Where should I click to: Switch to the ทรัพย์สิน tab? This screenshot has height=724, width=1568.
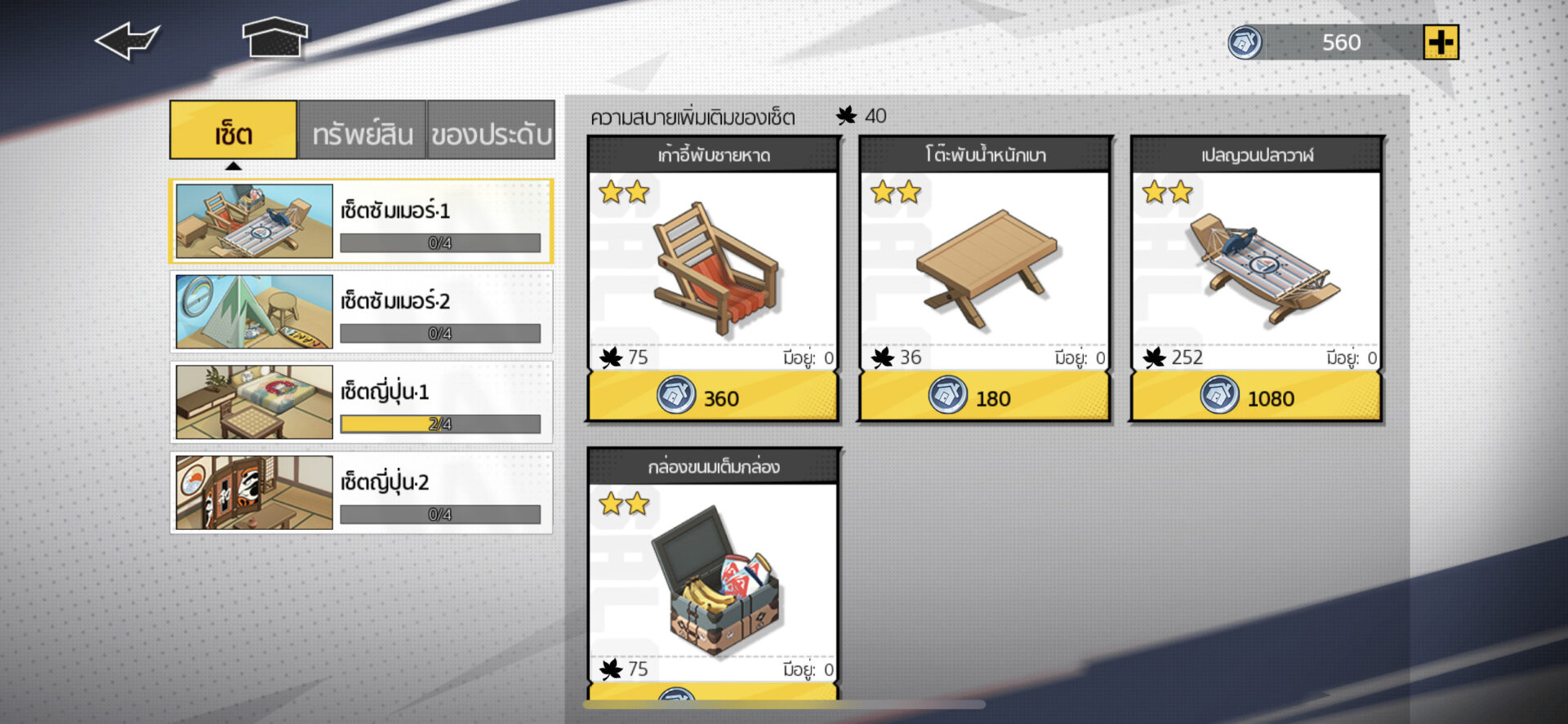[362, 131]
